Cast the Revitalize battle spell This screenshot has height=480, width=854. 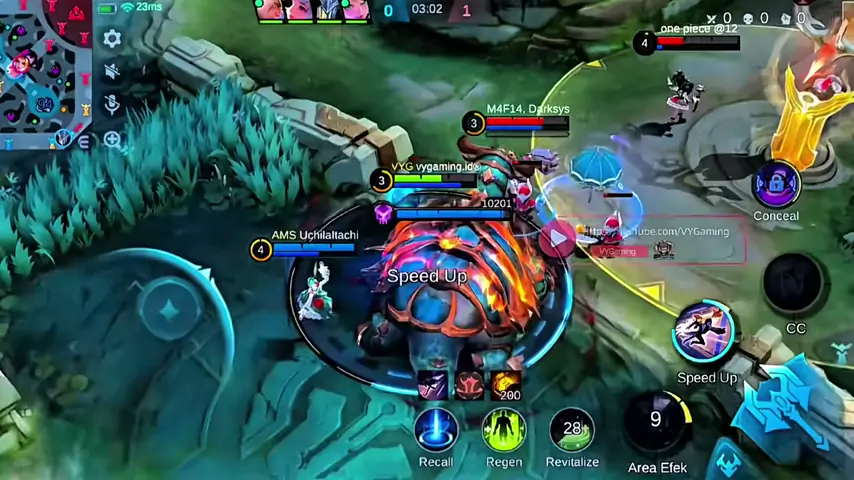572,430
